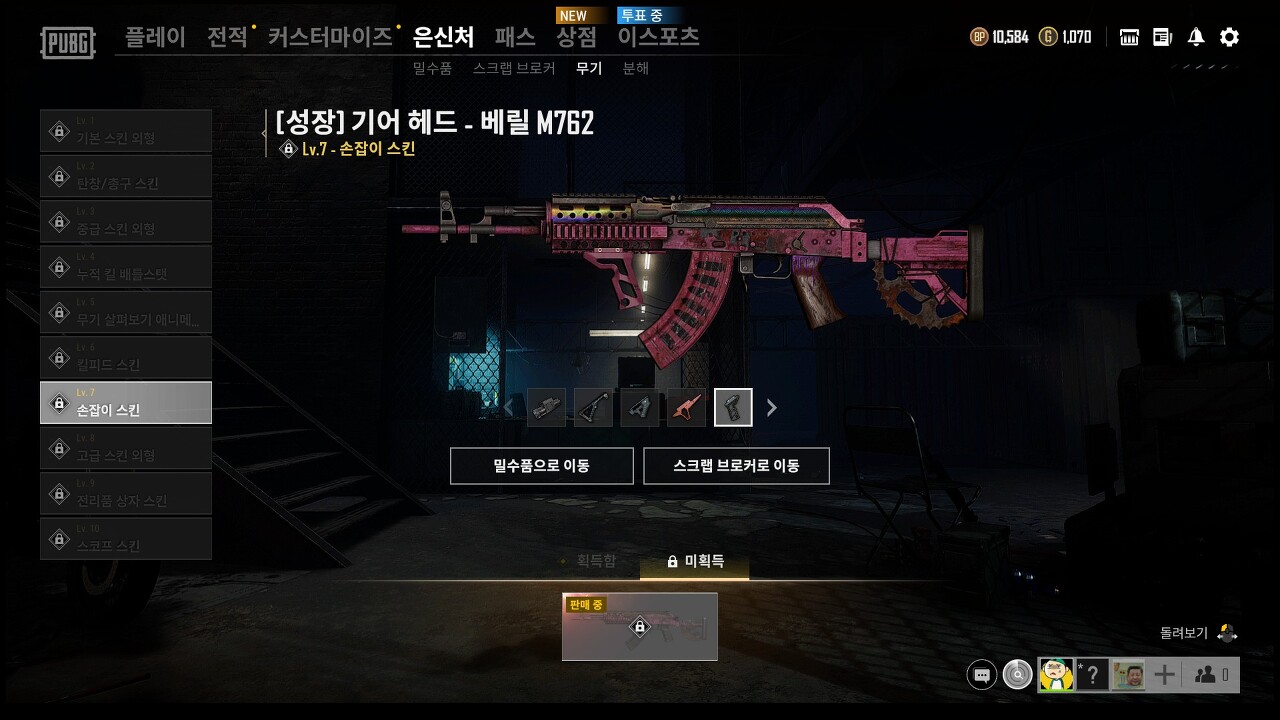Open the news panel icon

(1161, 36)
